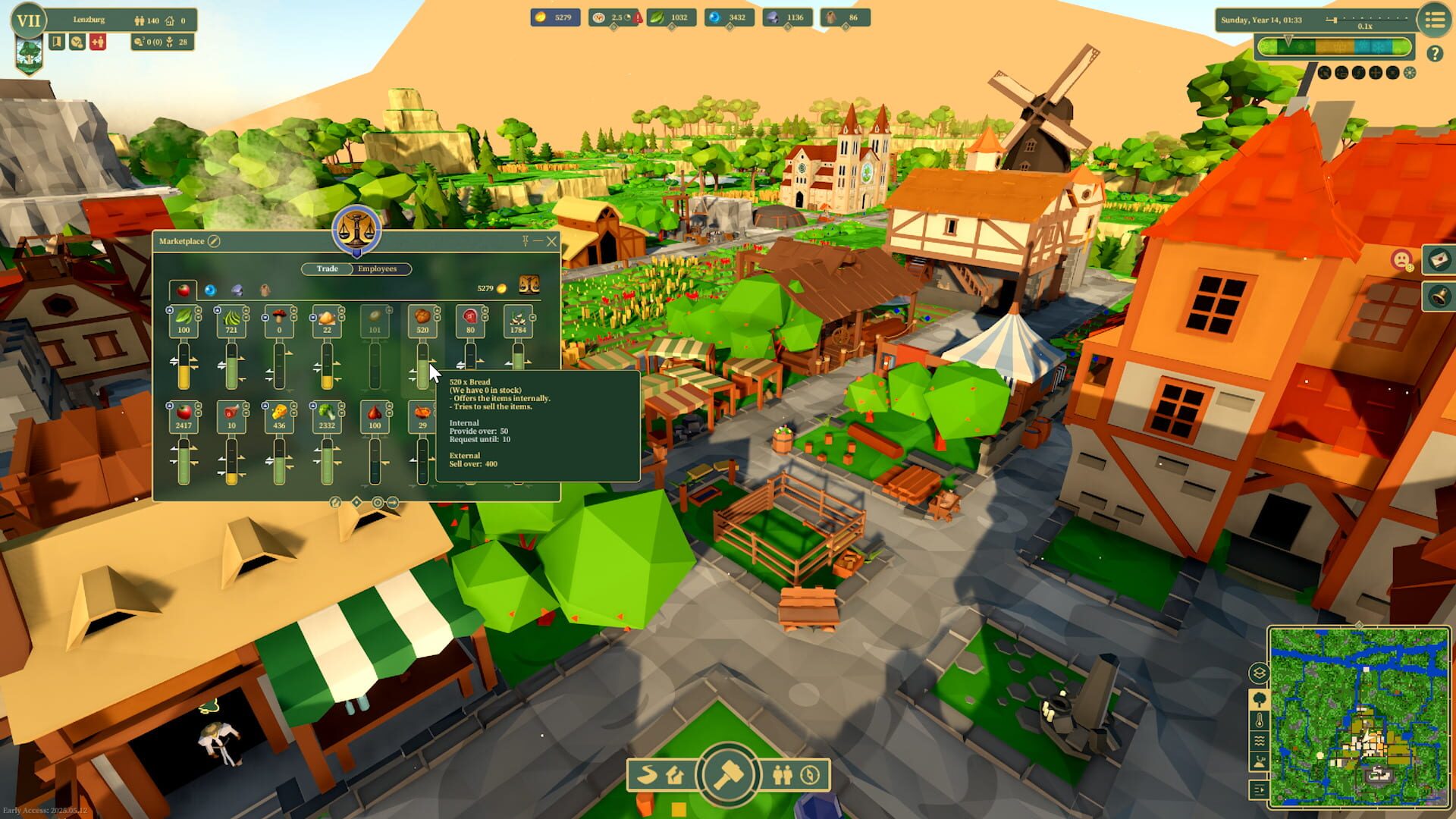Activate the demolish building tool
Image resolution: width=1456 pixels, height=819 pixels.
pyautogui.click(x=675, y=775)
